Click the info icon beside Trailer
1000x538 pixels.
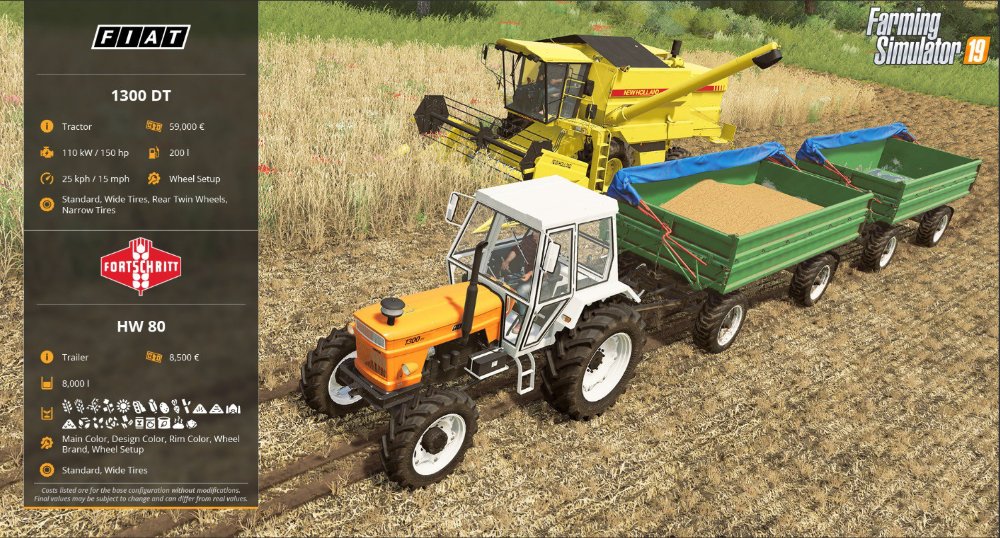pyautogui.click(x=46, y=357)
